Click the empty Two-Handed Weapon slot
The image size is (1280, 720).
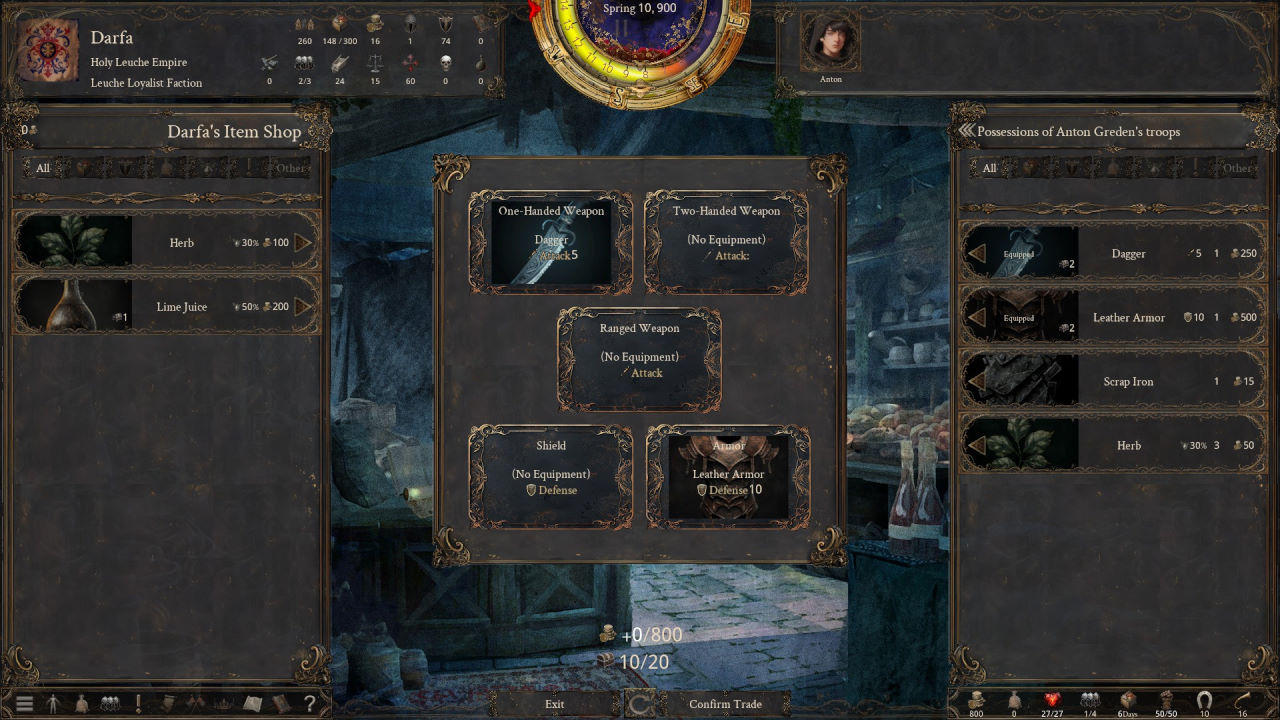point(726,243)
